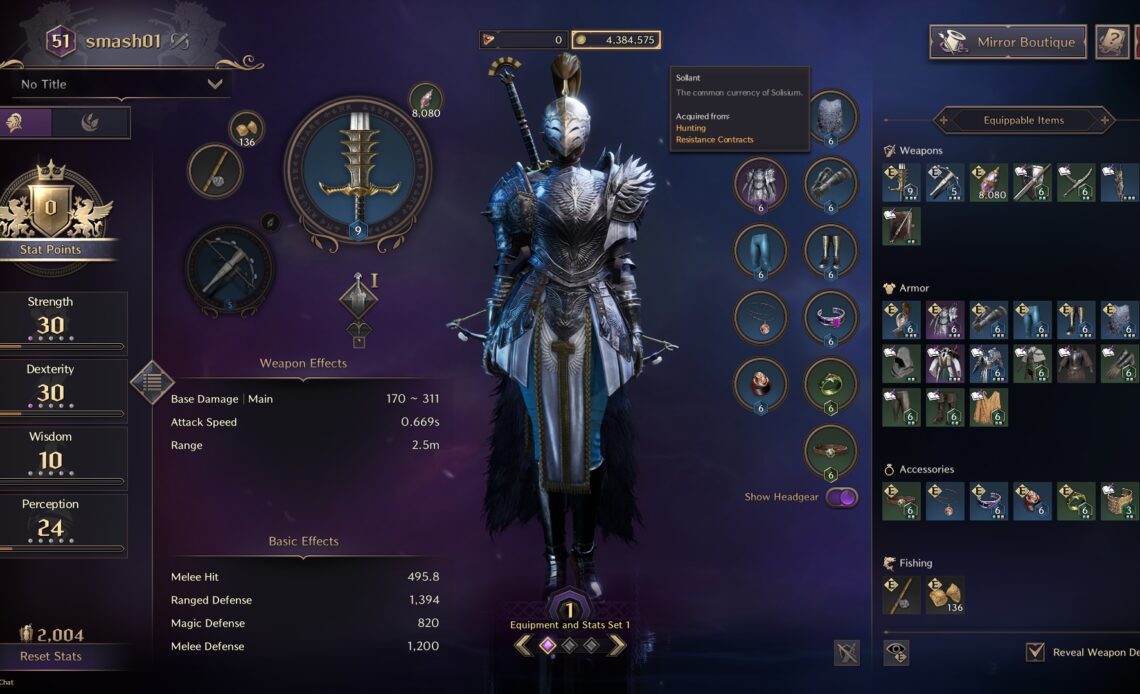The height and width of the screenshot is (694, 1140).
Task: Select the equipped necklace slot
Action: tap(760, 317)
